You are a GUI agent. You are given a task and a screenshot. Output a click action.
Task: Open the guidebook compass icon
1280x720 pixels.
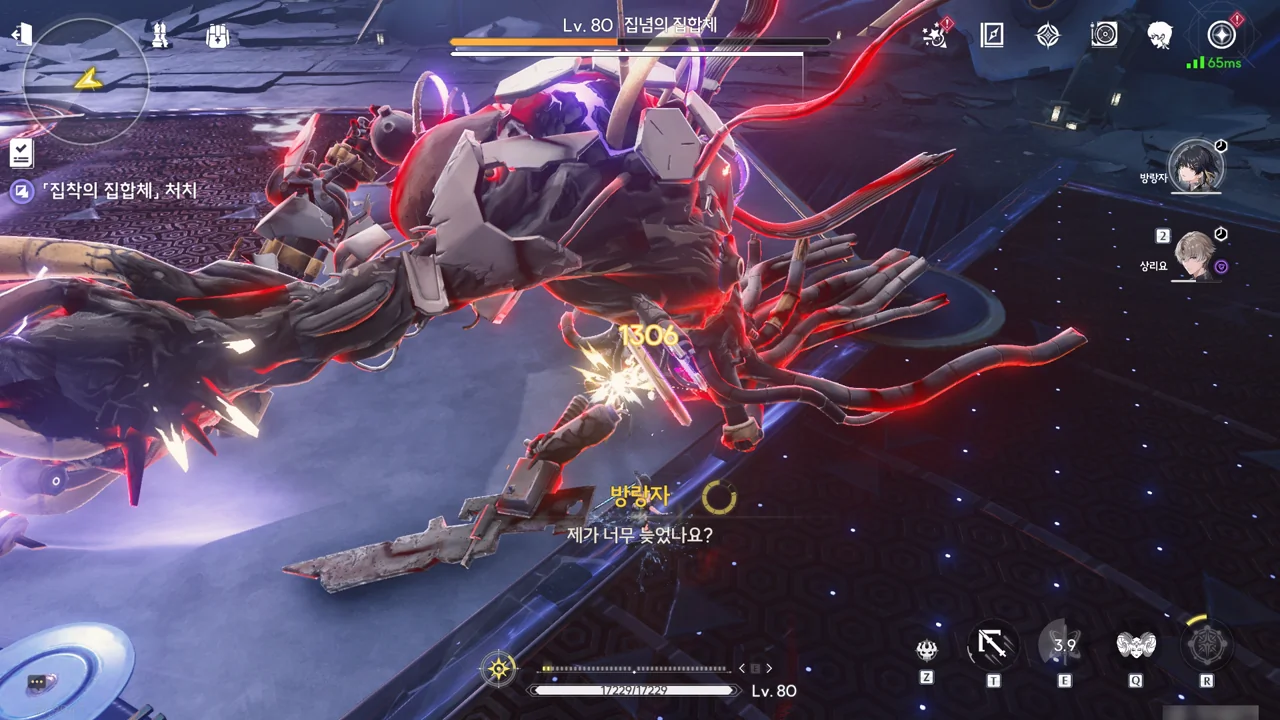991,36
